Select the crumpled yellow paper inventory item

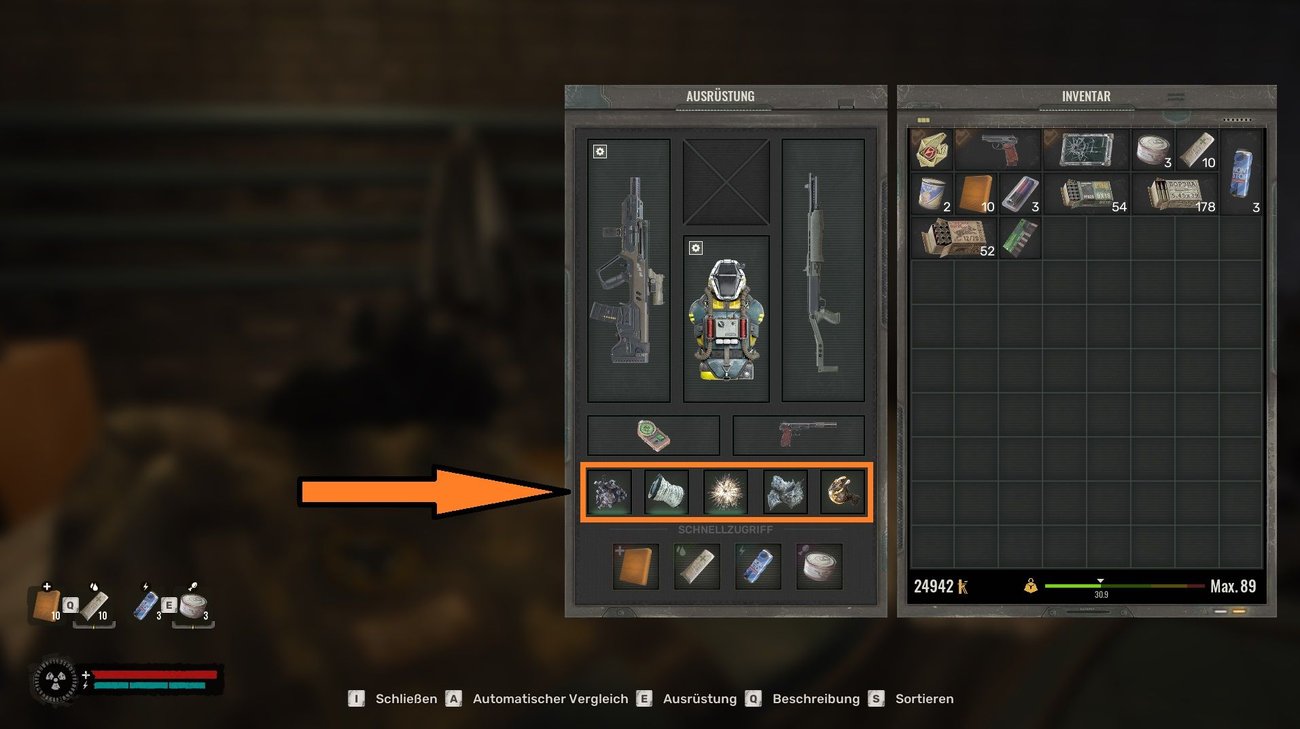pos(932,149)
